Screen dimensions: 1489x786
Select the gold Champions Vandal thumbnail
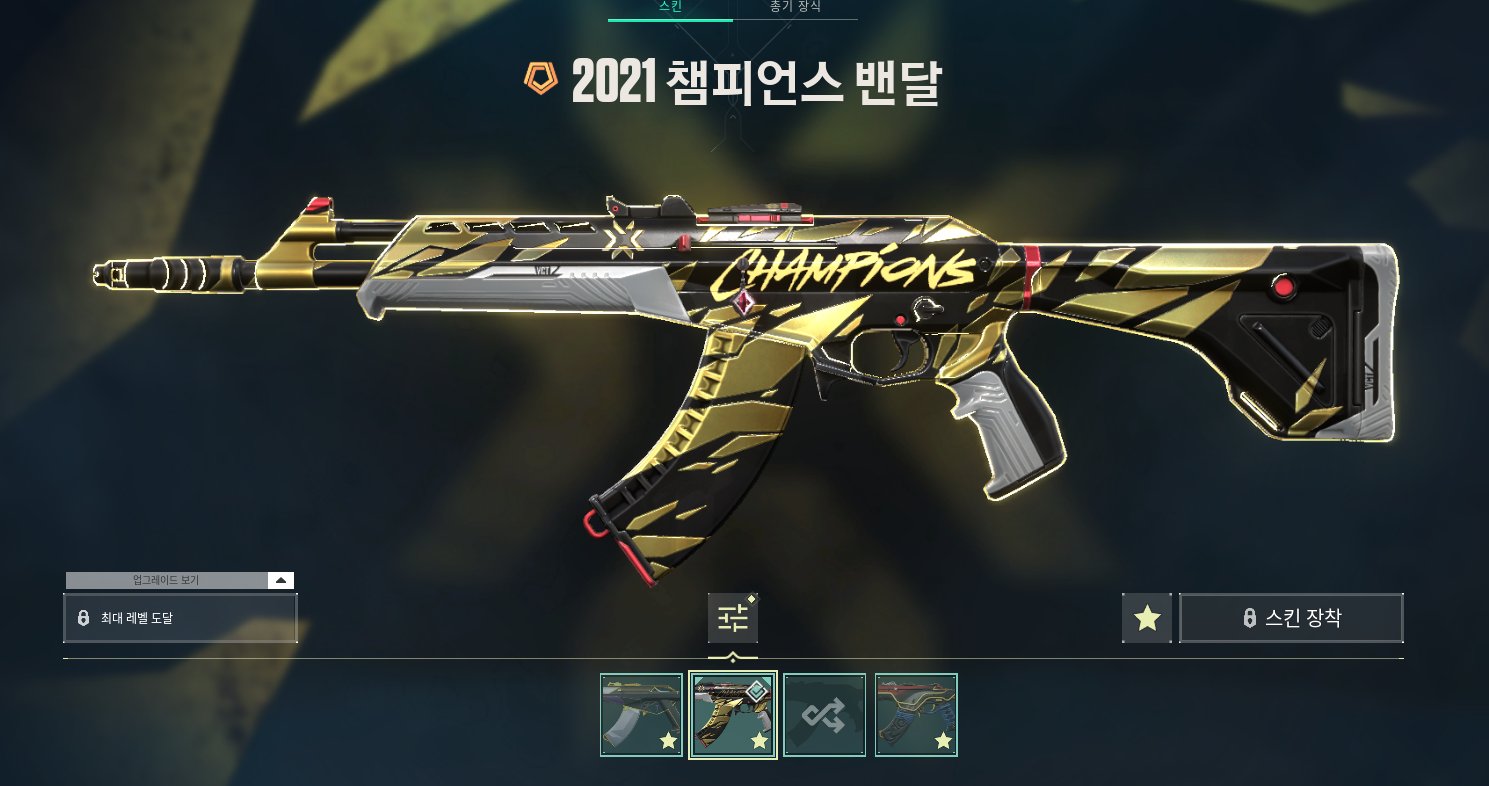pos(733,714)
